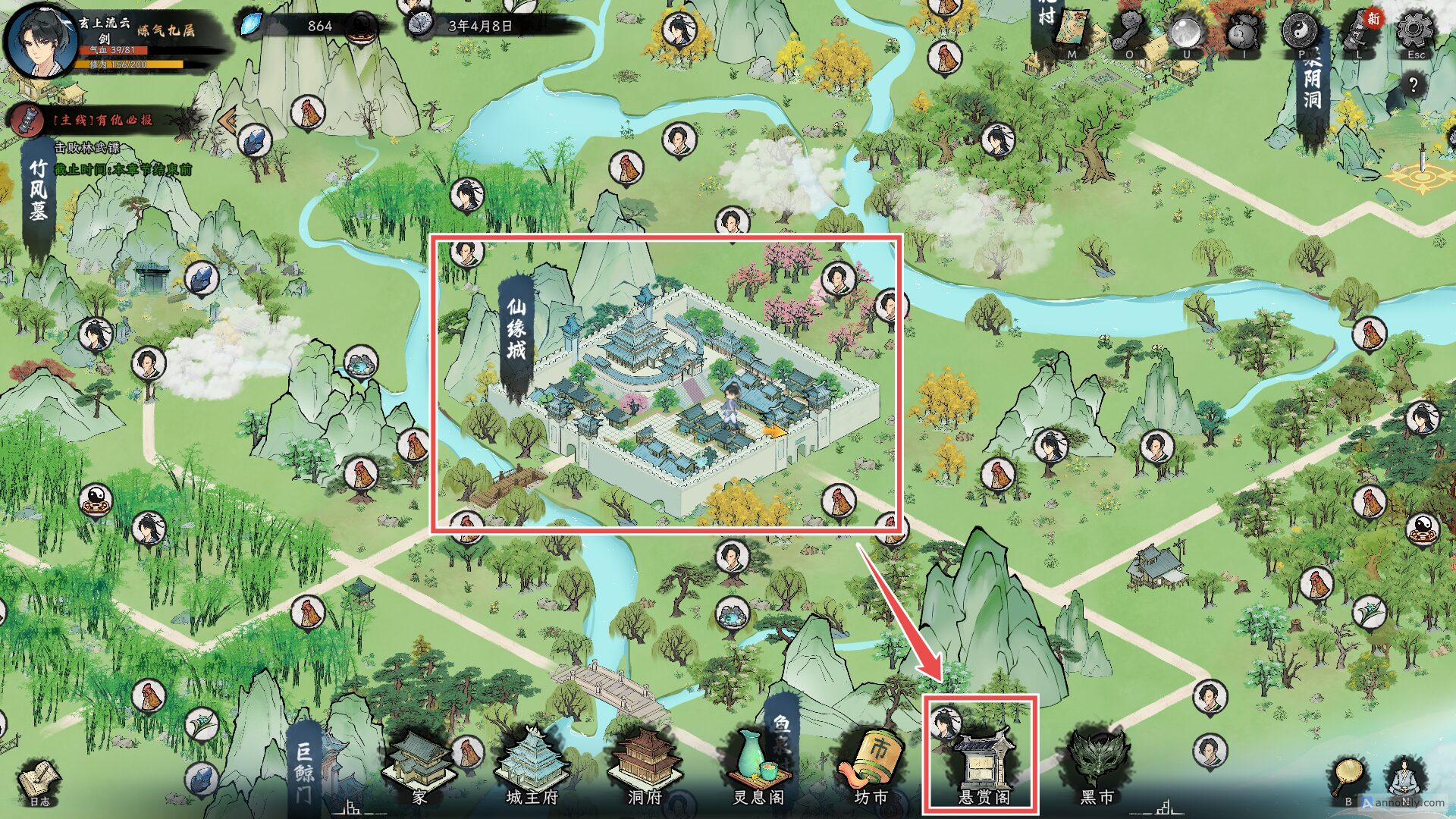Click the meditating cultivator icon
This screenshot has height=819, width=1456.
tap(1405, 781)
